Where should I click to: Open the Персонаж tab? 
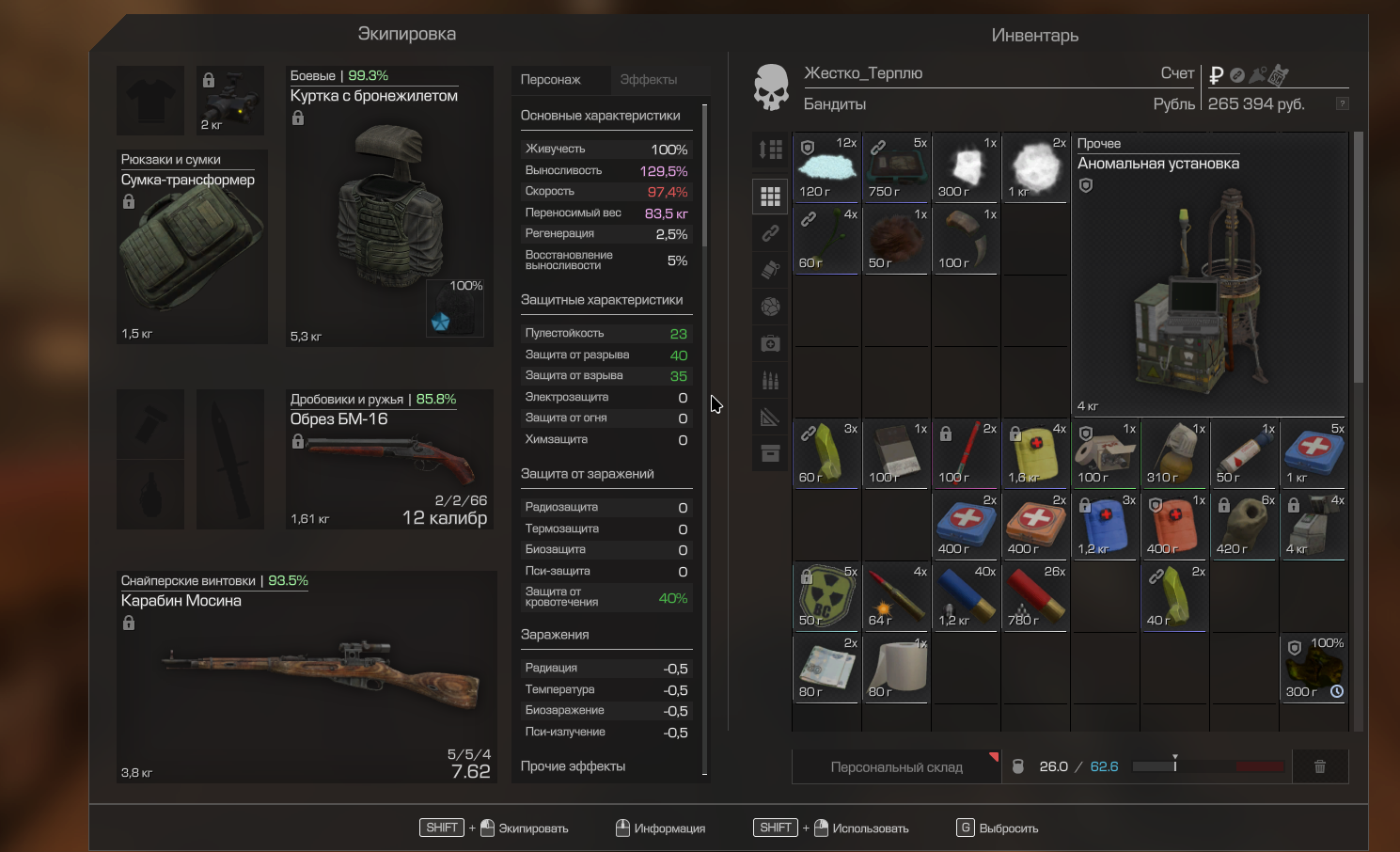click(x=551, y=80)
